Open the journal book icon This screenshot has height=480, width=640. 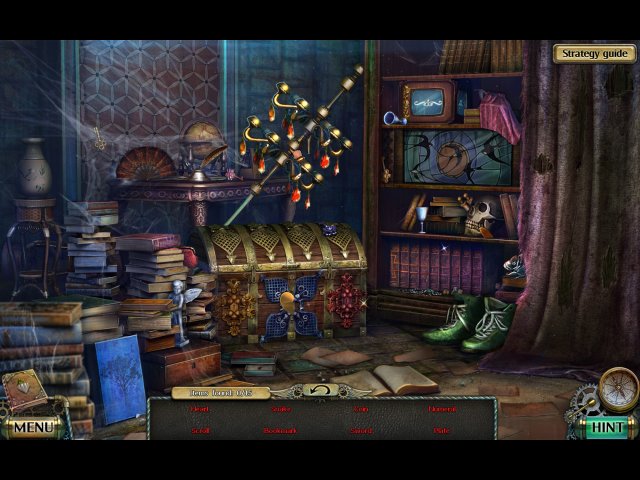[x=22, y=389]
